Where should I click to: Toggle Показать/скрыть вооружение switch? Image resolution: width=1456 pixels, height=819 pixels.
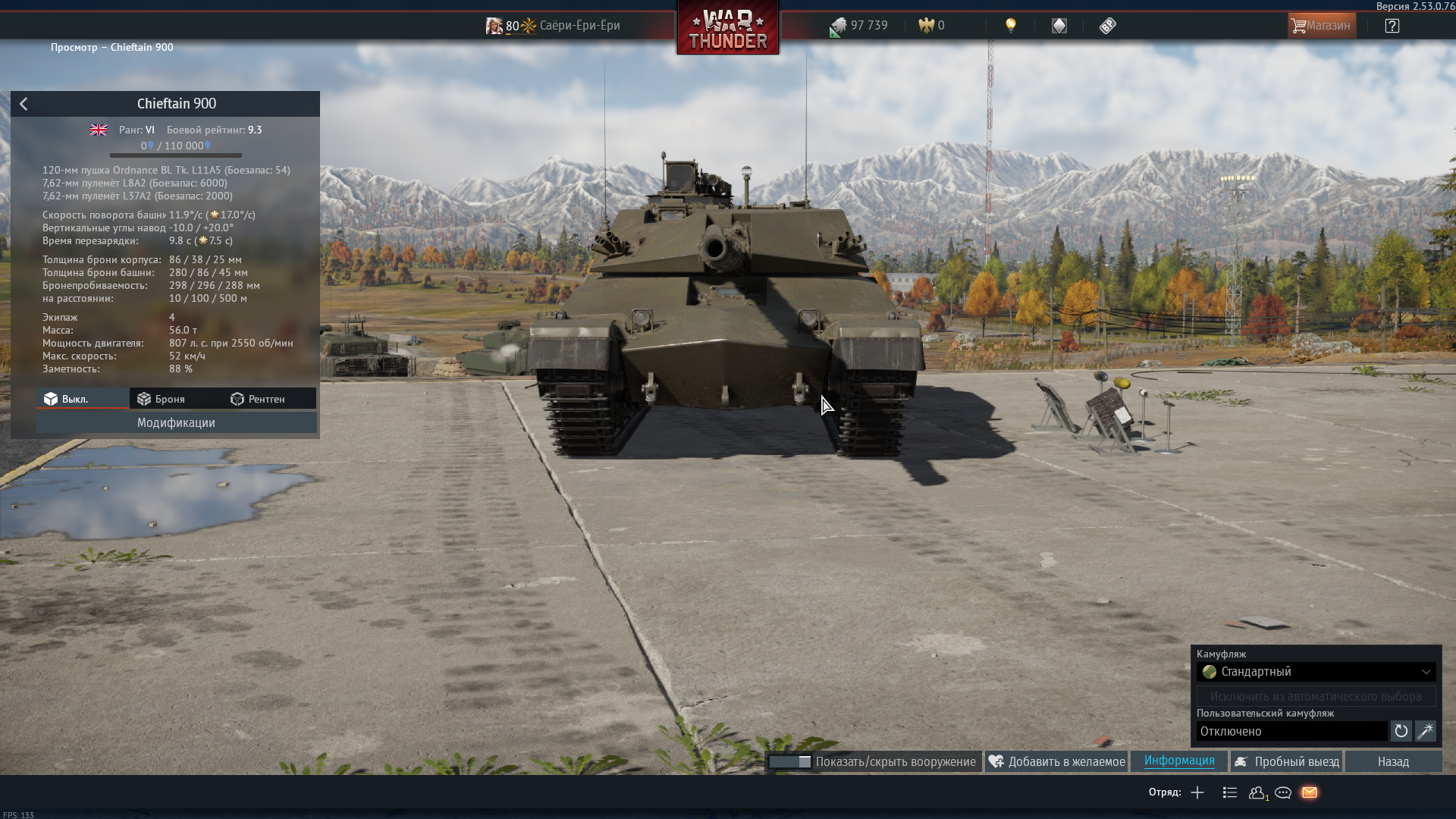pos(789,761)
